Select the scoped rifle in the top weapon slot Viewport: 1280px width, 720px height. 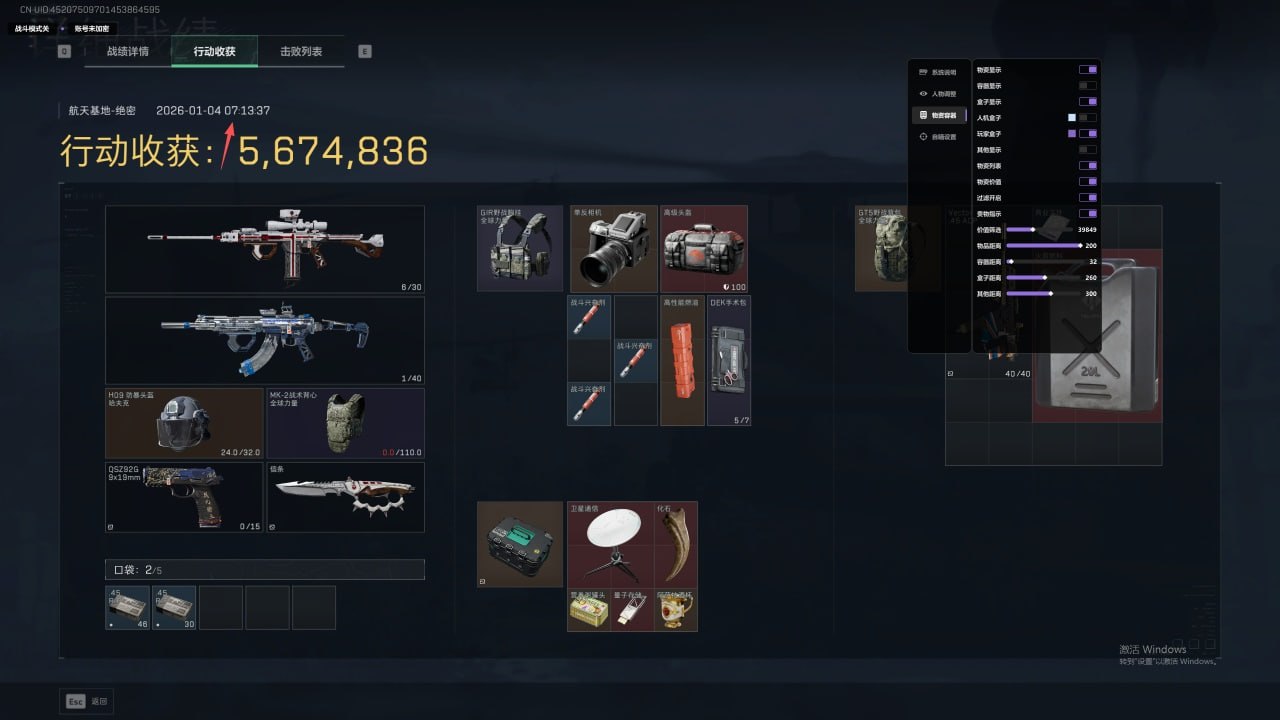264,249
